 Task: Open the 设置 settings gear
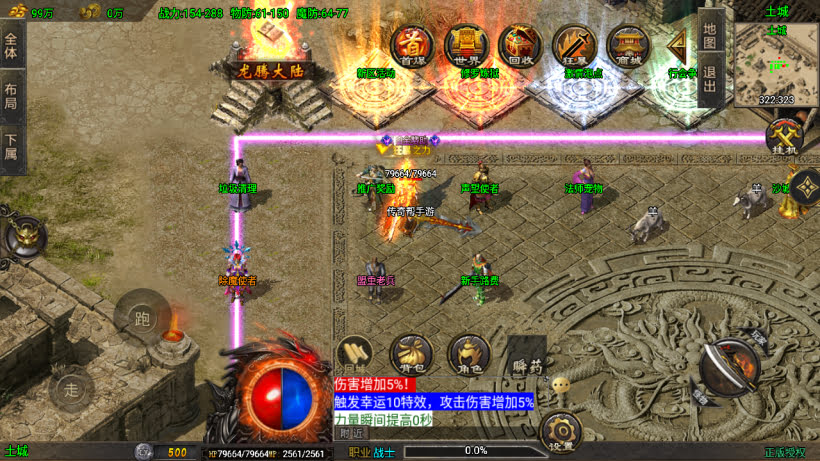click(x=560, y=432)
